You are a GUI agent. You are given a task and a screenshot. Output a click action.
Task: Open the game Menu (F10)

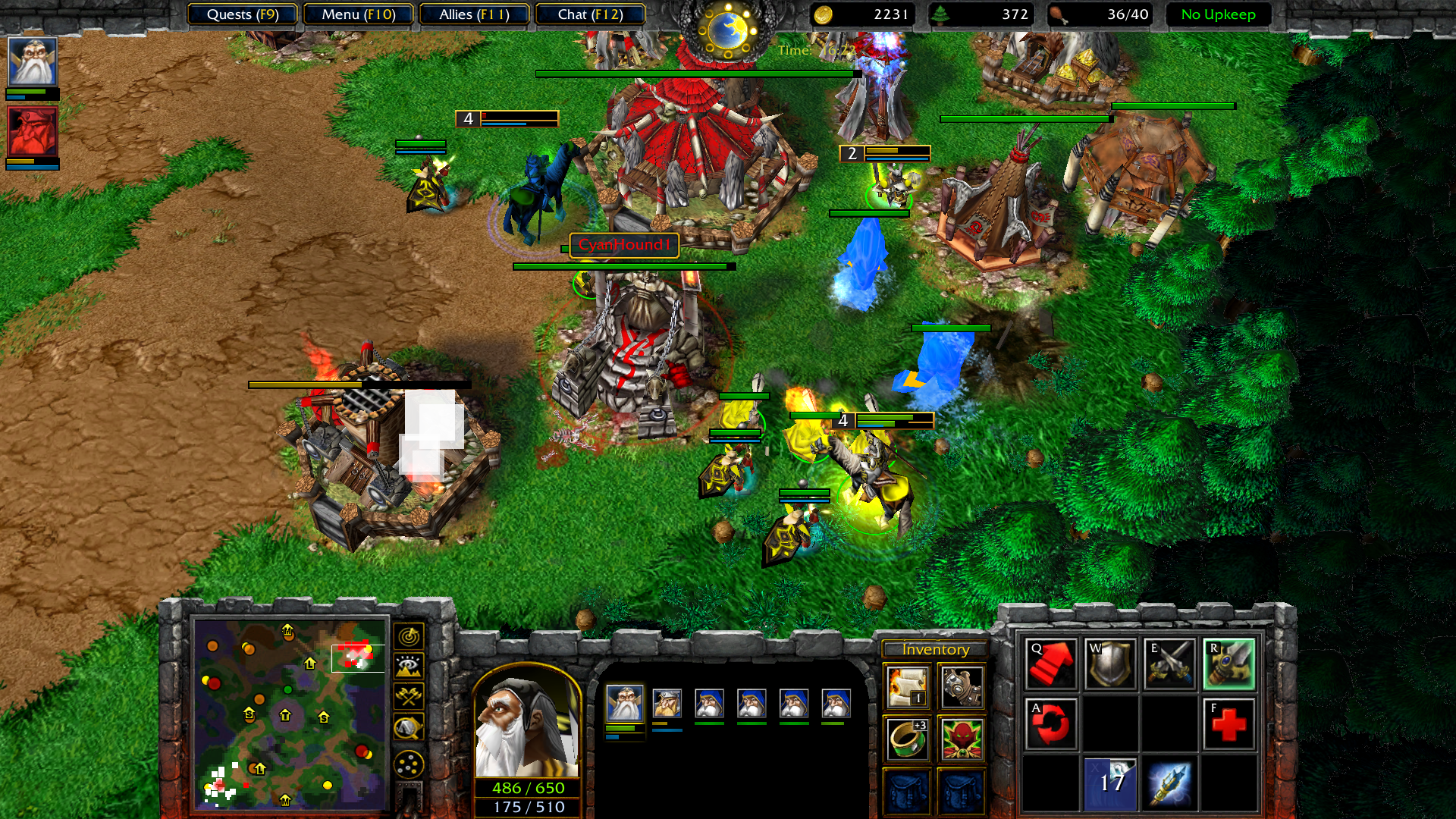358,14
